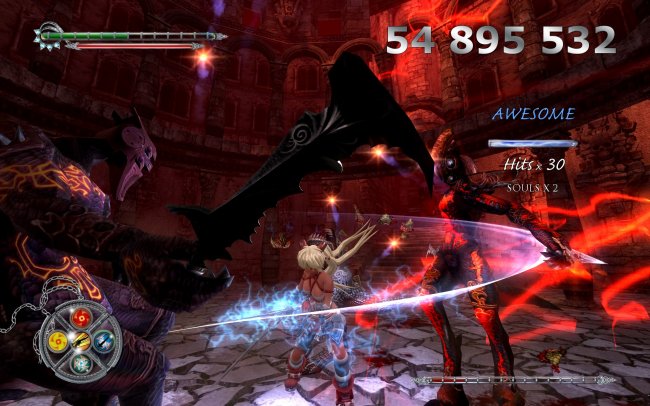Select the center gold blade orb

[81, 343]
